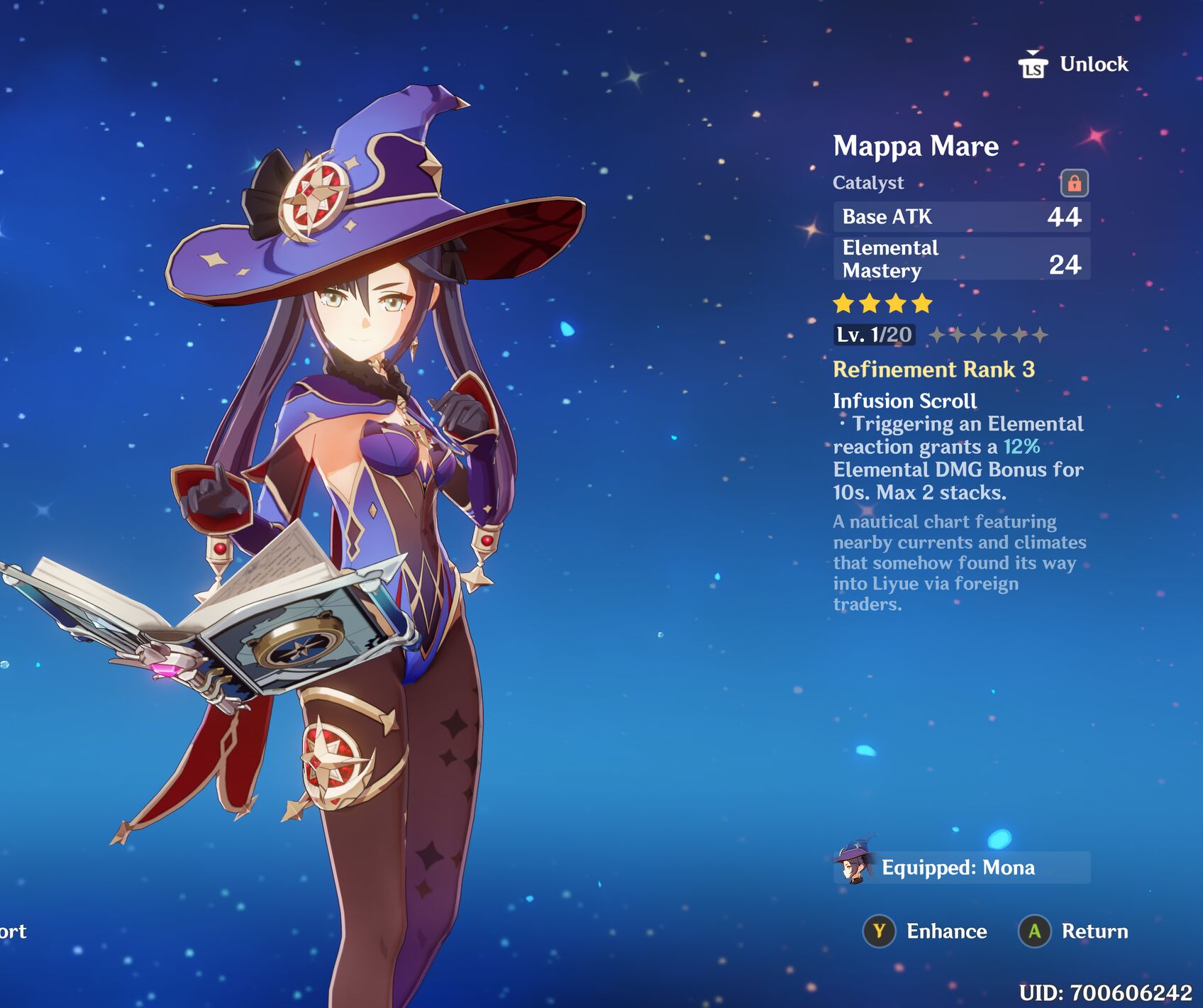1203x1008 pixels.
Task: Open the Equipped: Mona character entry
Action: pyautogui.click(x=961, y=868)
